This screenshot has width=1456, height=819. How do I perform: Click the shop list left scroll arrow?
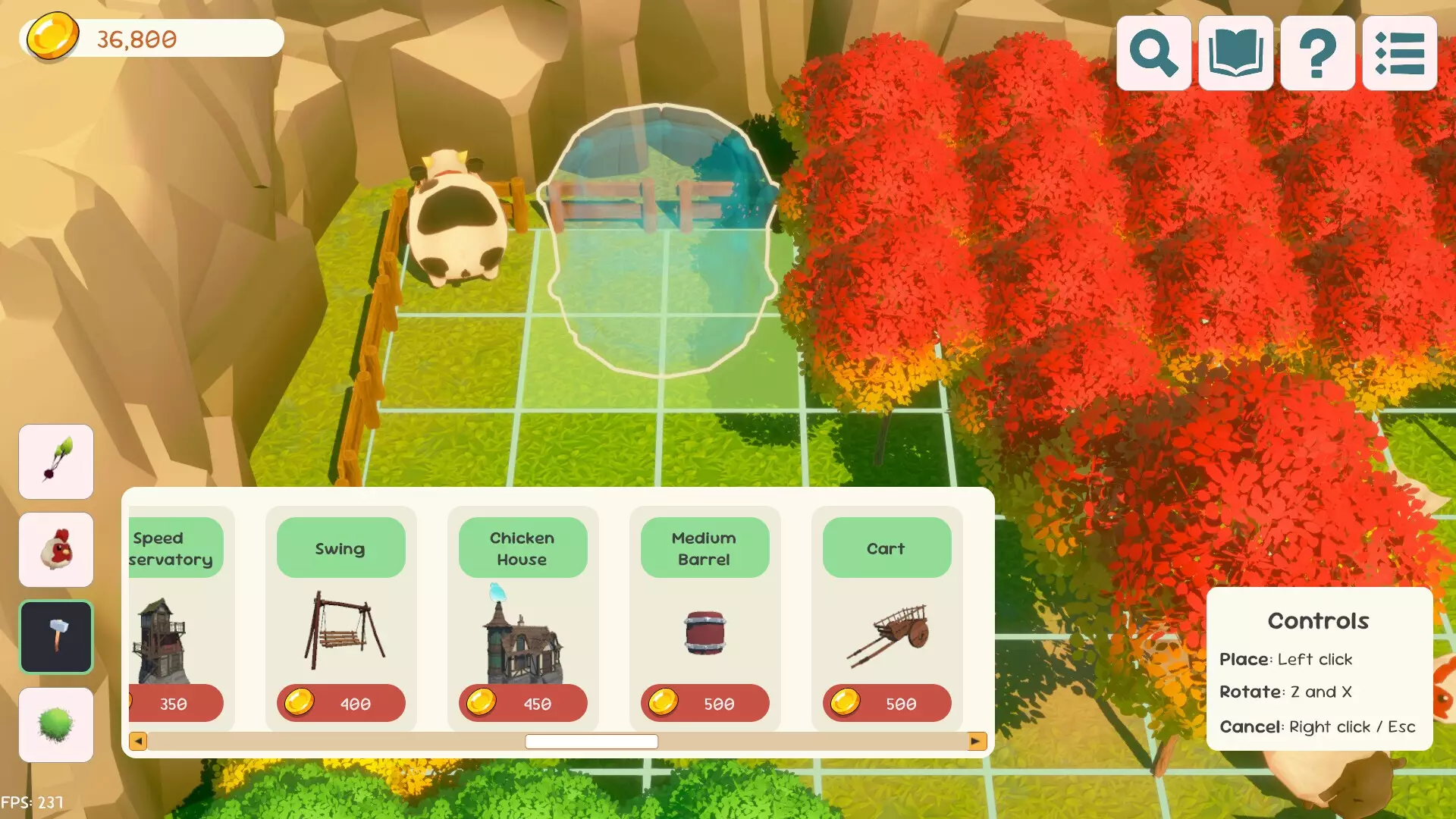[138, 741]
